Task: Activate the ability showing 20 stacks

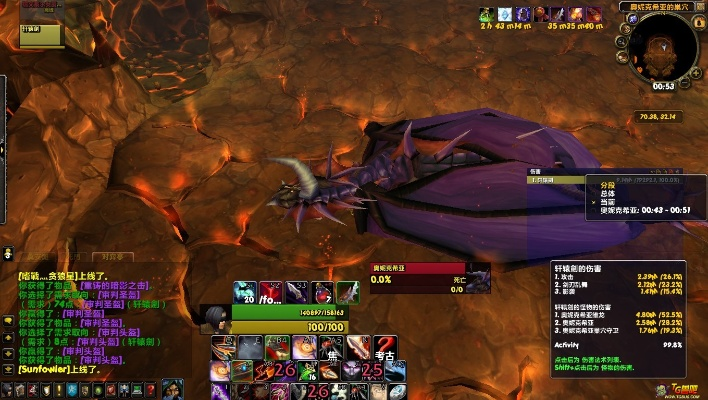Action: (246, 291)
